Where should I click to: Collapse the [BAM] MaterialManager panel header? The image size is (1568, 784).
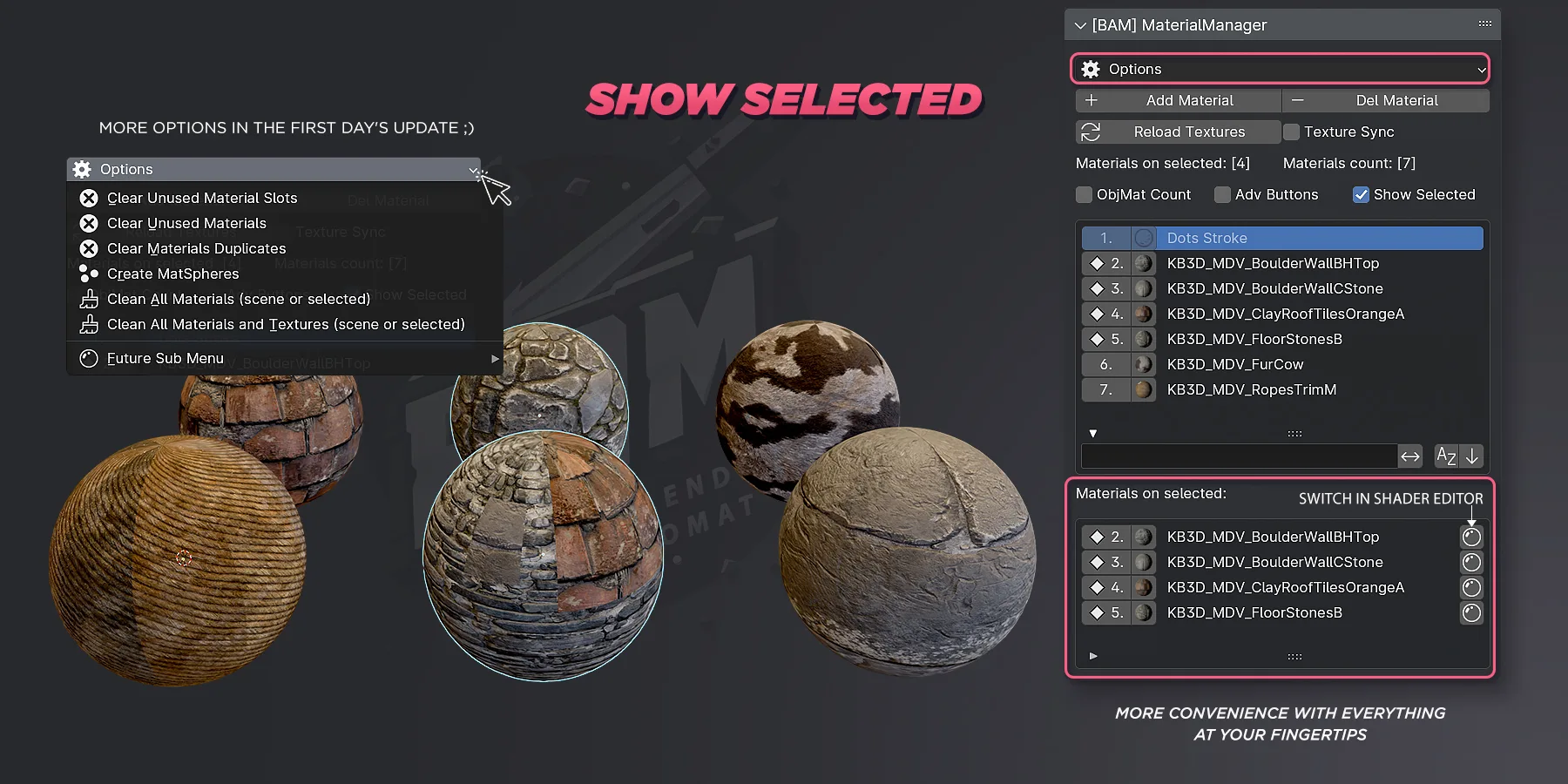[x=1079, y=24]
